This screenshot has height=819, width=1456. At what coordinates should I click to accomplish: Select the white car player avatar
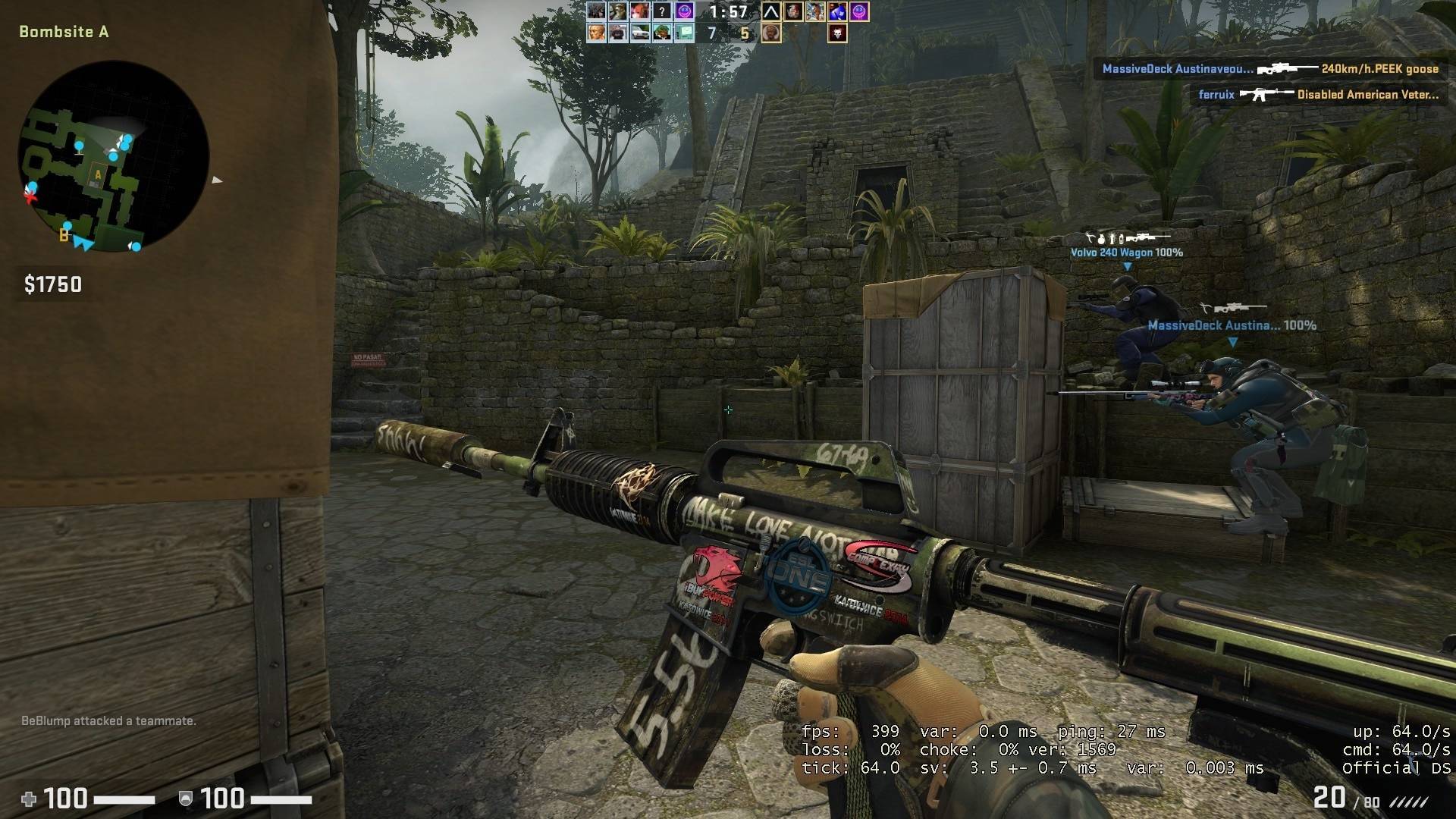(640, 33)
